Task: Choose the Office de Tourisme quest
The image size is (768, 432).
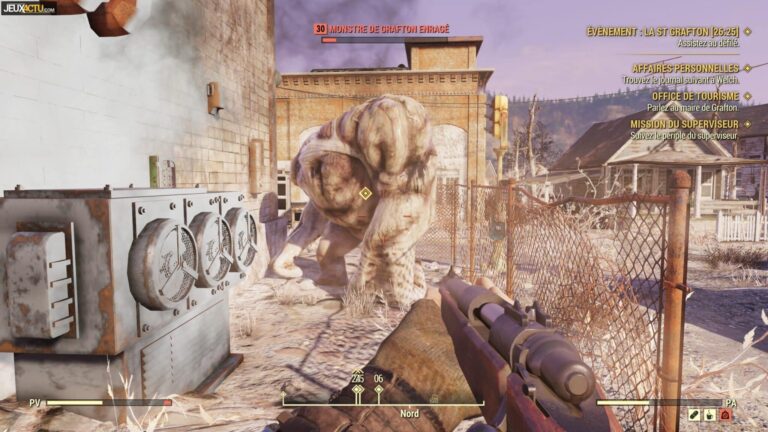Action: pyautogui.click(x=695, y=96)
